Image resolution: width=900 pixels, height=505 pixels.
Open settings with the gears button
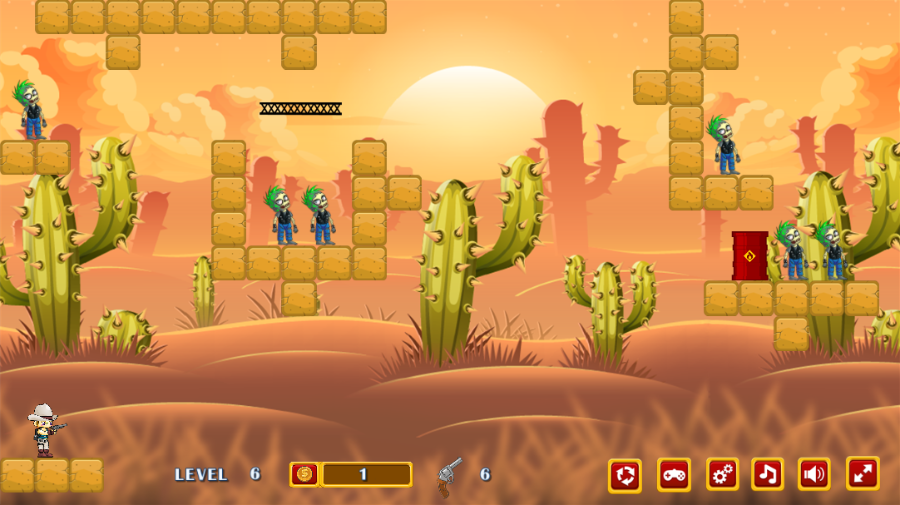tap(722, 474)
